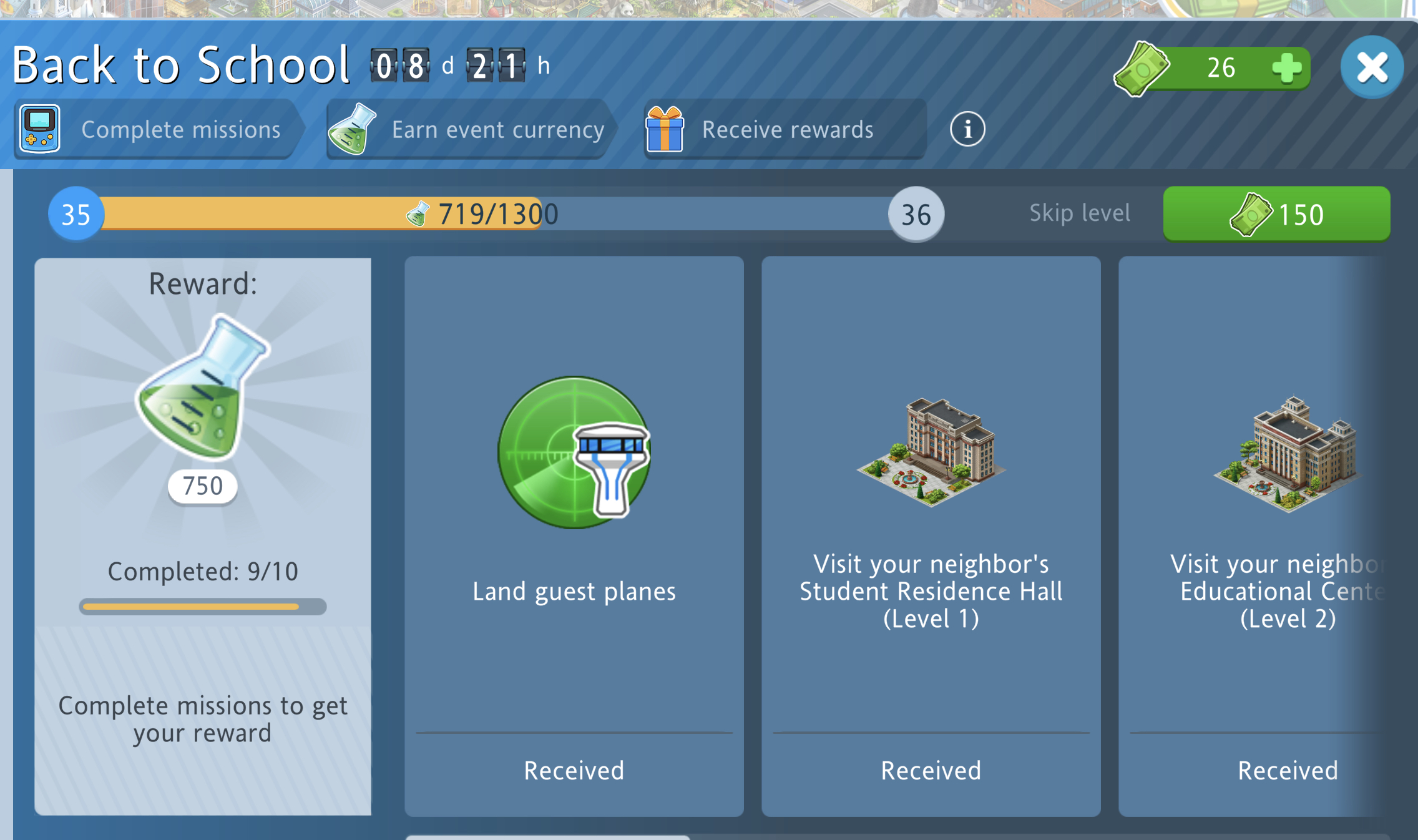Choose the Student Residence Hall mission card
The image size is (1418, 840).
coord(931,535)
